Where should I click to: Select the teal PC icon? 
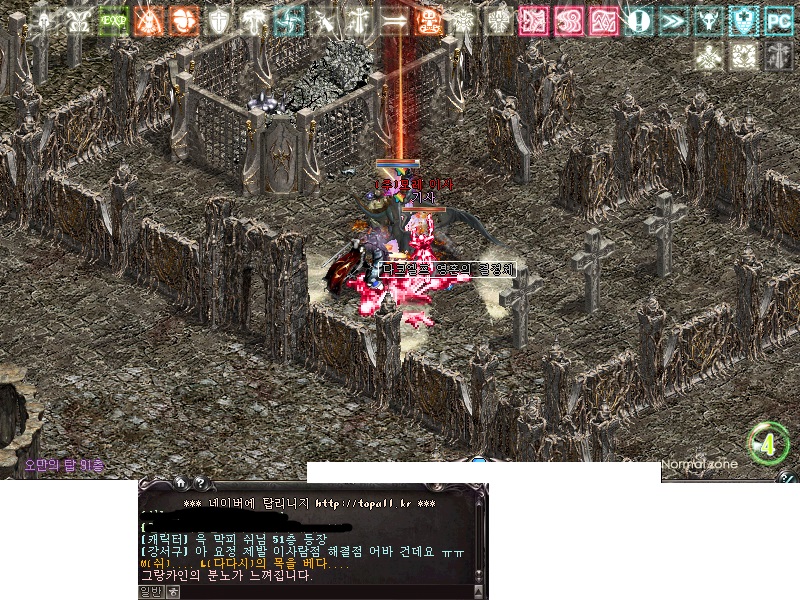(778, 20)
